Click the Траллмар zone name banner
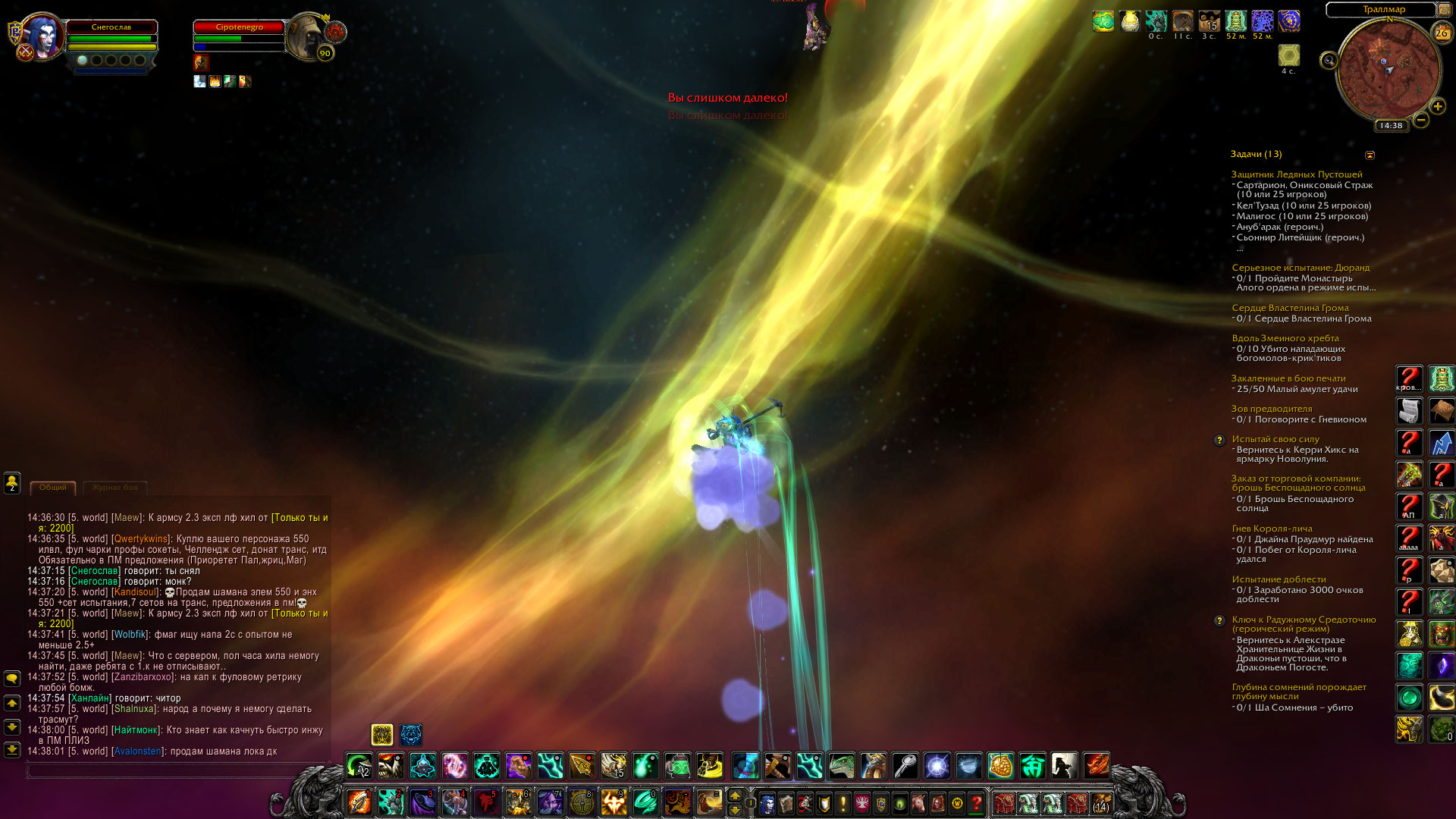 click(1383, 10)
